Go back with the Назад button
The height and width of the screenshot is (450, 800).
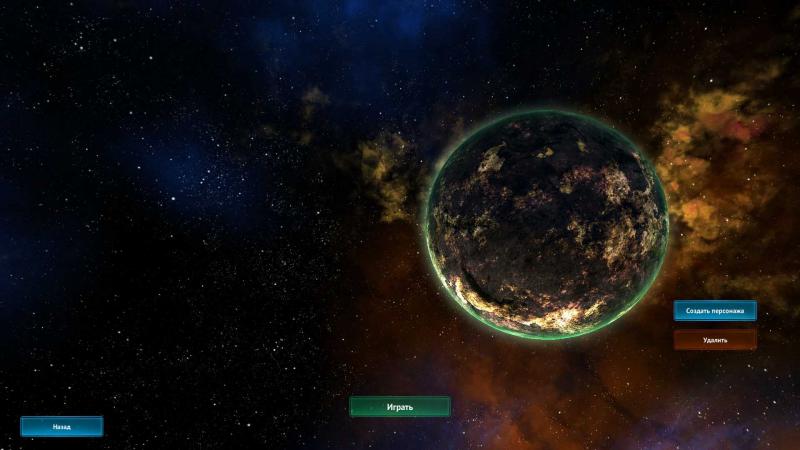[62, 426]
